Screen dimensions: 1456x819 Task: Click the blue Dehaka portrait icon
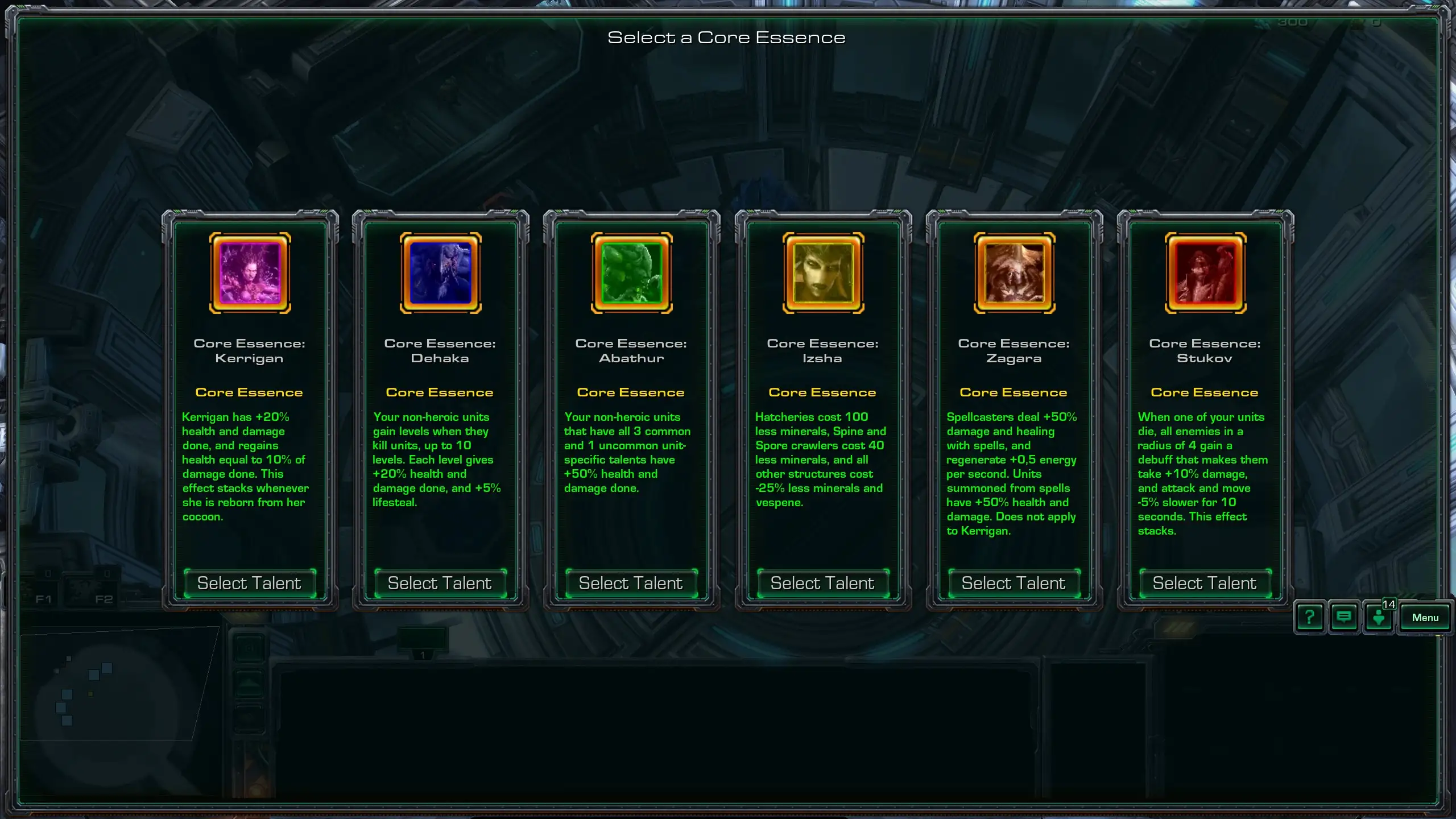pos(441,273)
